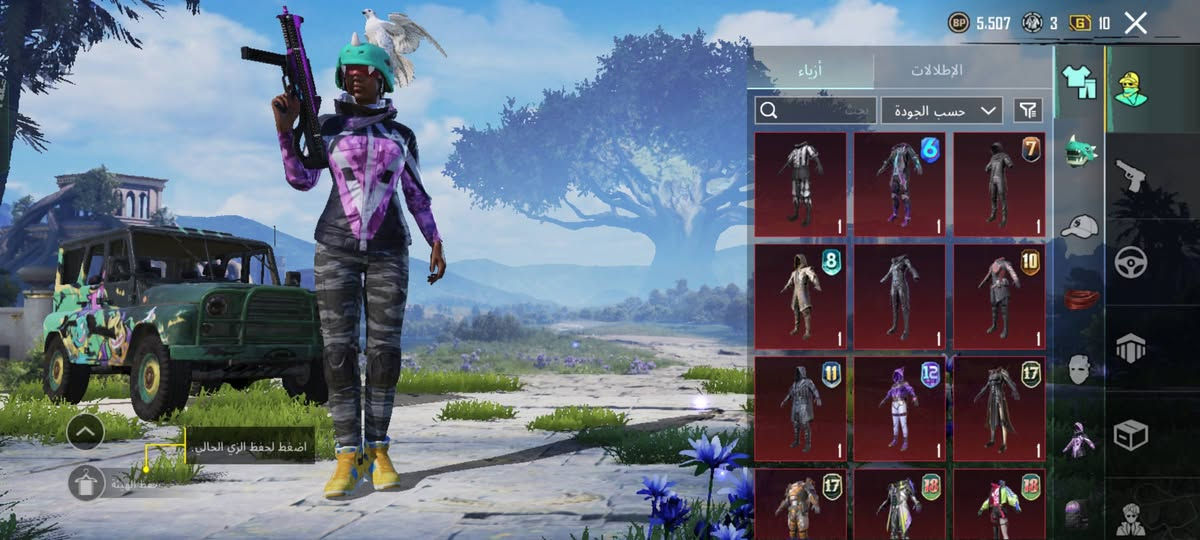Show the face mask category
This screenshot has height=540, width=1200.
1079,368
